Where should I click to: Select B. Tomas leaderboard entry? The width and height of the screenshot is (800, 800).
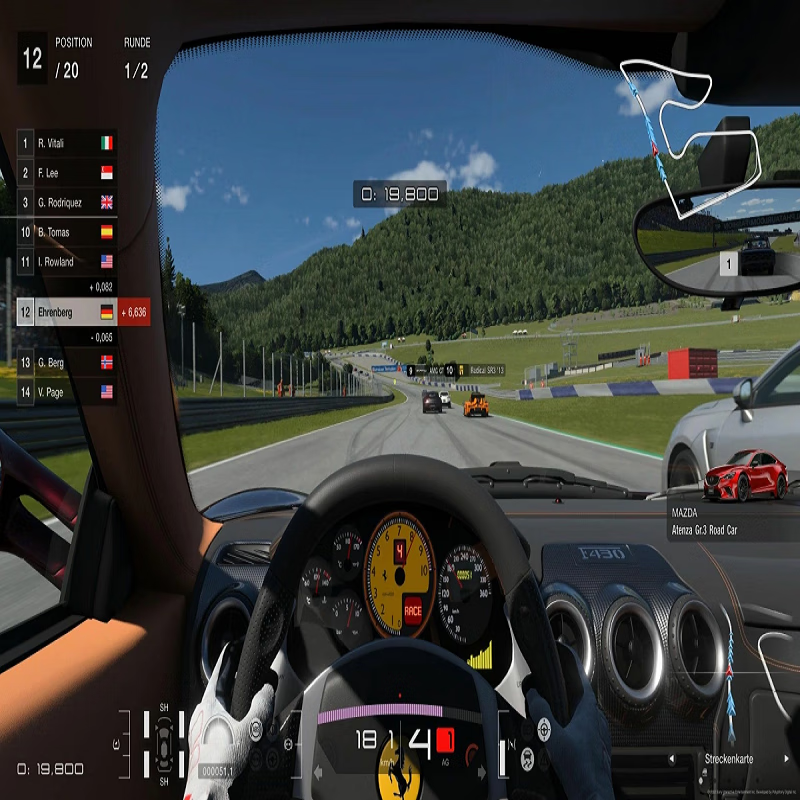(66, 232)
